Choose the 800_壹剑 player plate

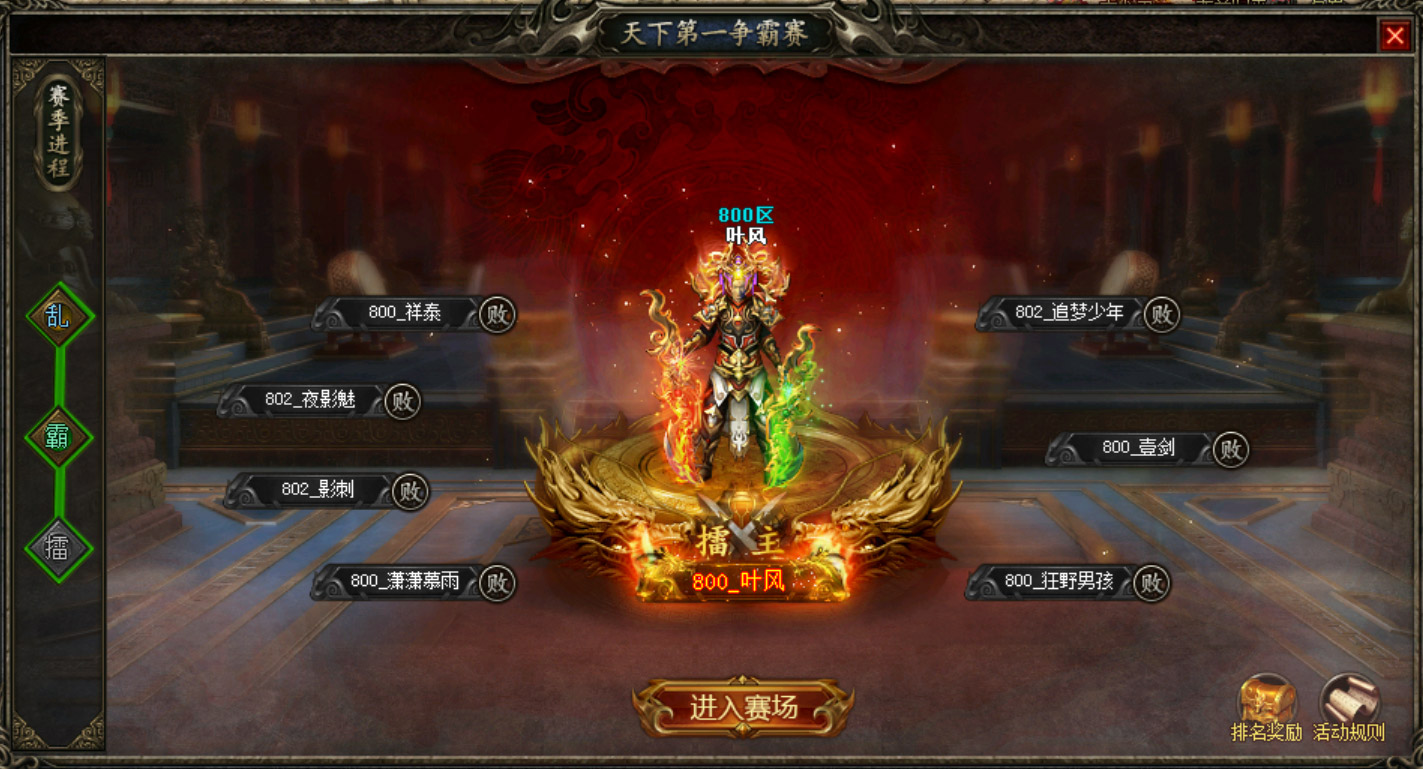pos(1138,449)
